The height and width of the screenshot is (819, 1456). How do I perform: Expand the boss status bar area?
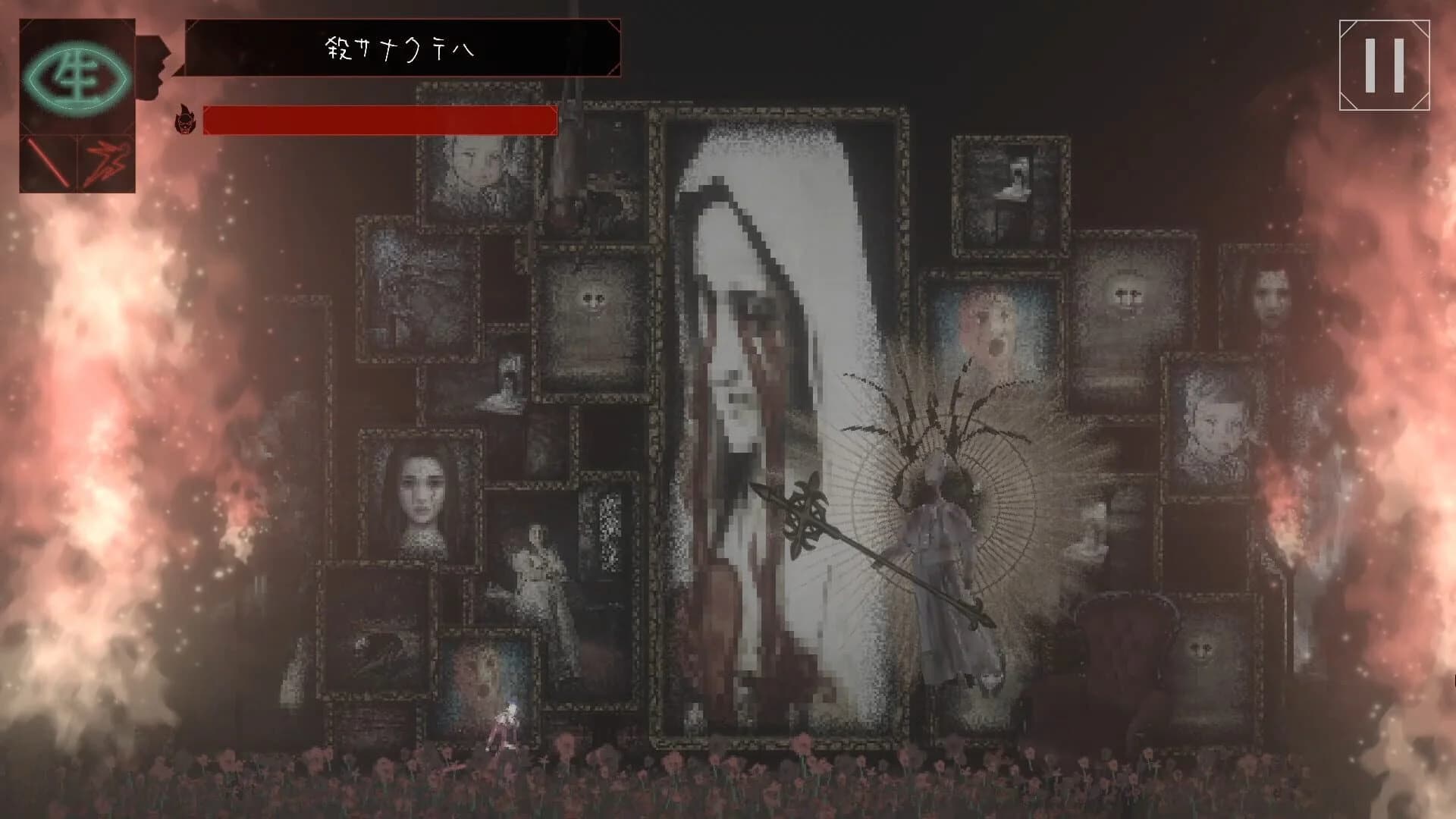379,119
